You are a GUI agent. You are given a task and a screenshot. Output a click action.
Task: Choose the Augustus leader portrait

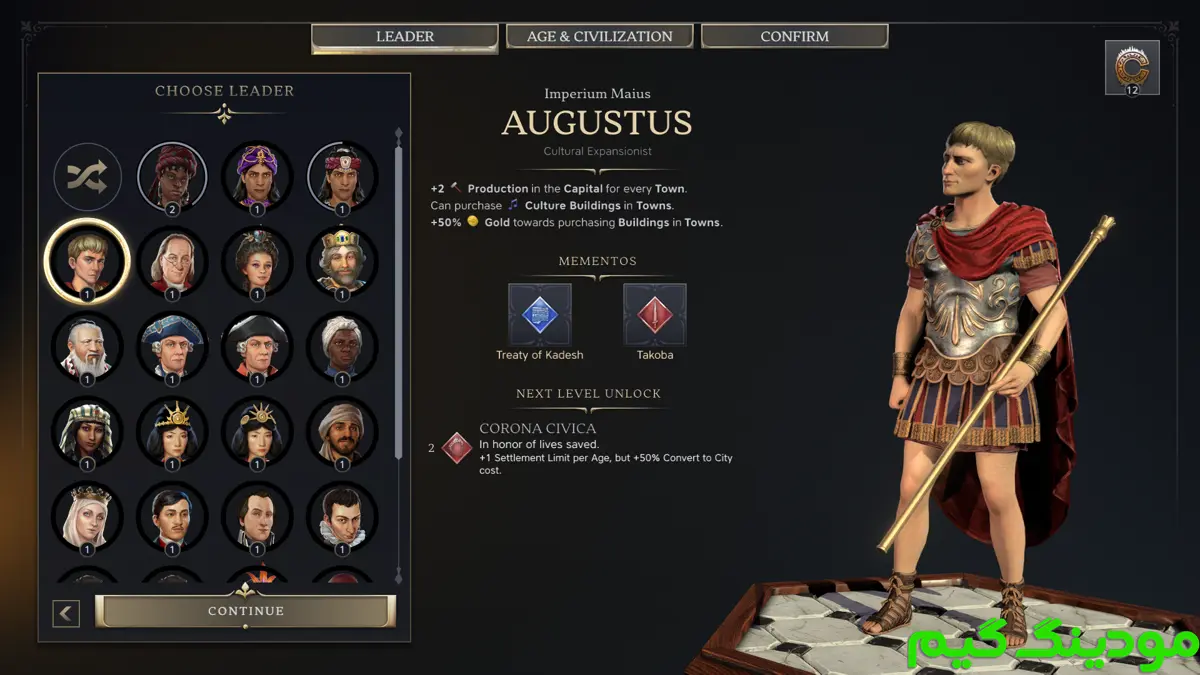[87, 261]
